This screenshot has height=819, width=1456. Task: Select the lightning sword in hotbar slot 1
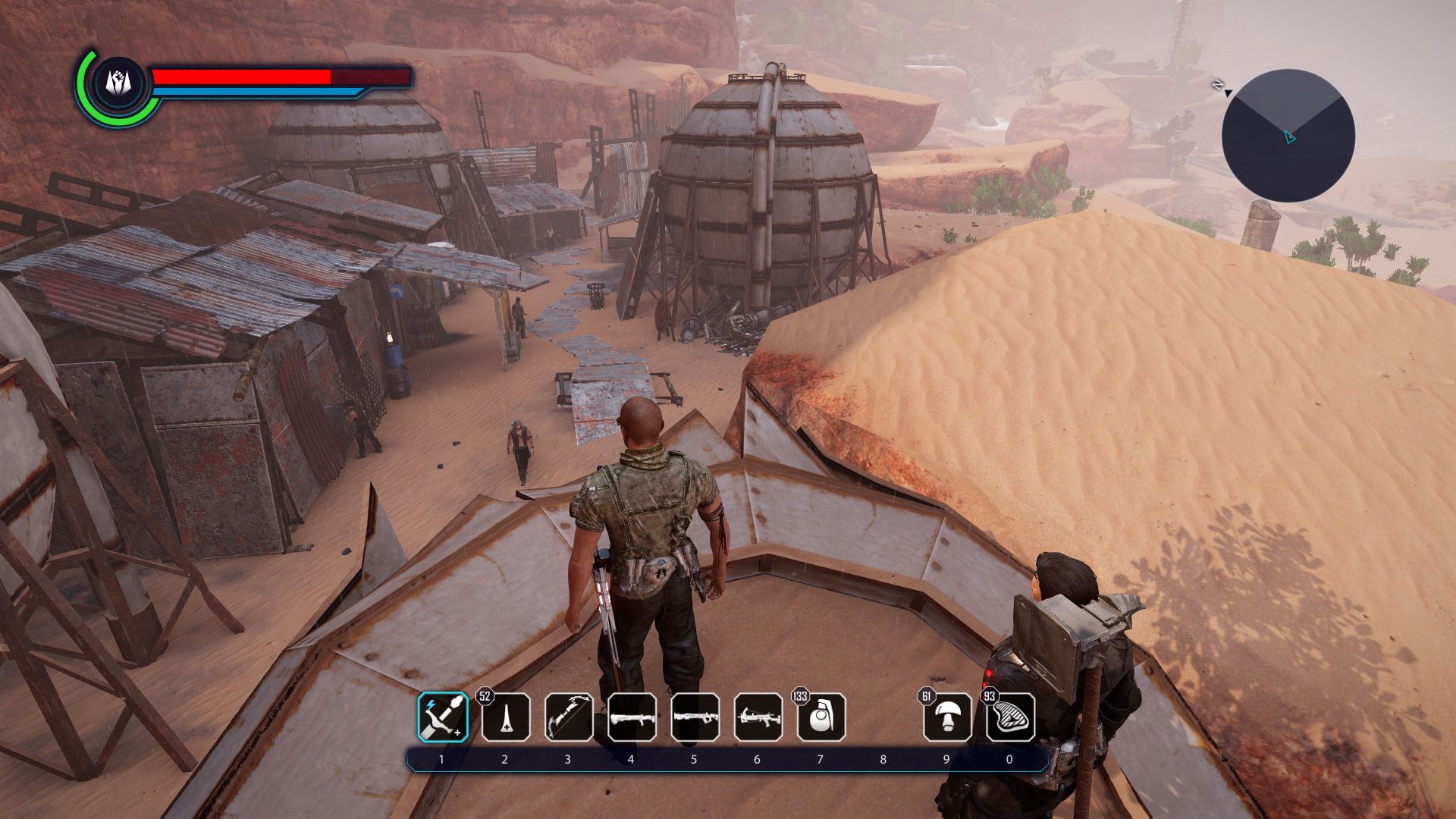point(443,717)
